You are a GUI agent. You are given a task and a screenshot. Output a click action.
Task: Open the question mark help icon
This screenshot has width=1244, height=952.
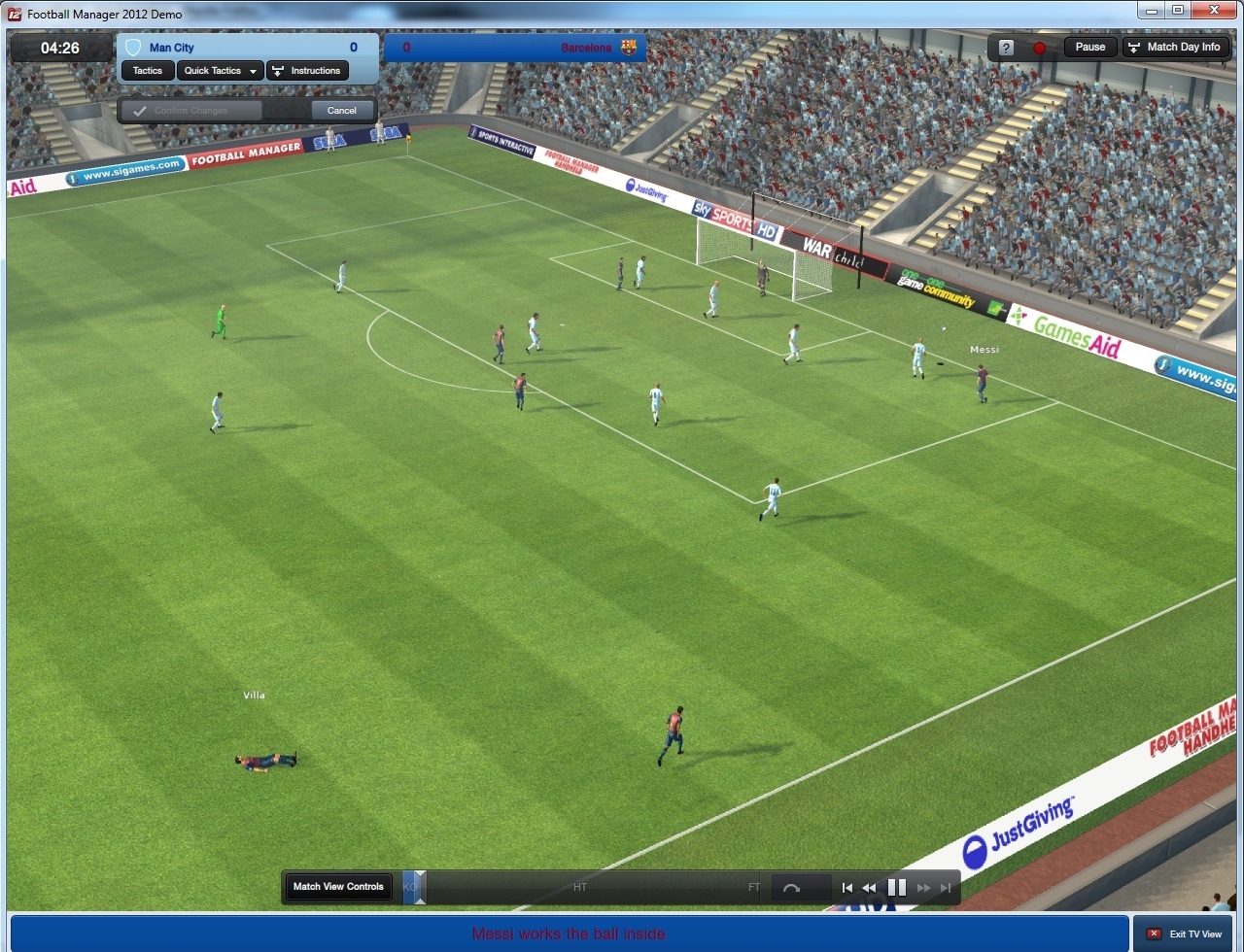(x=1004, y=46)
